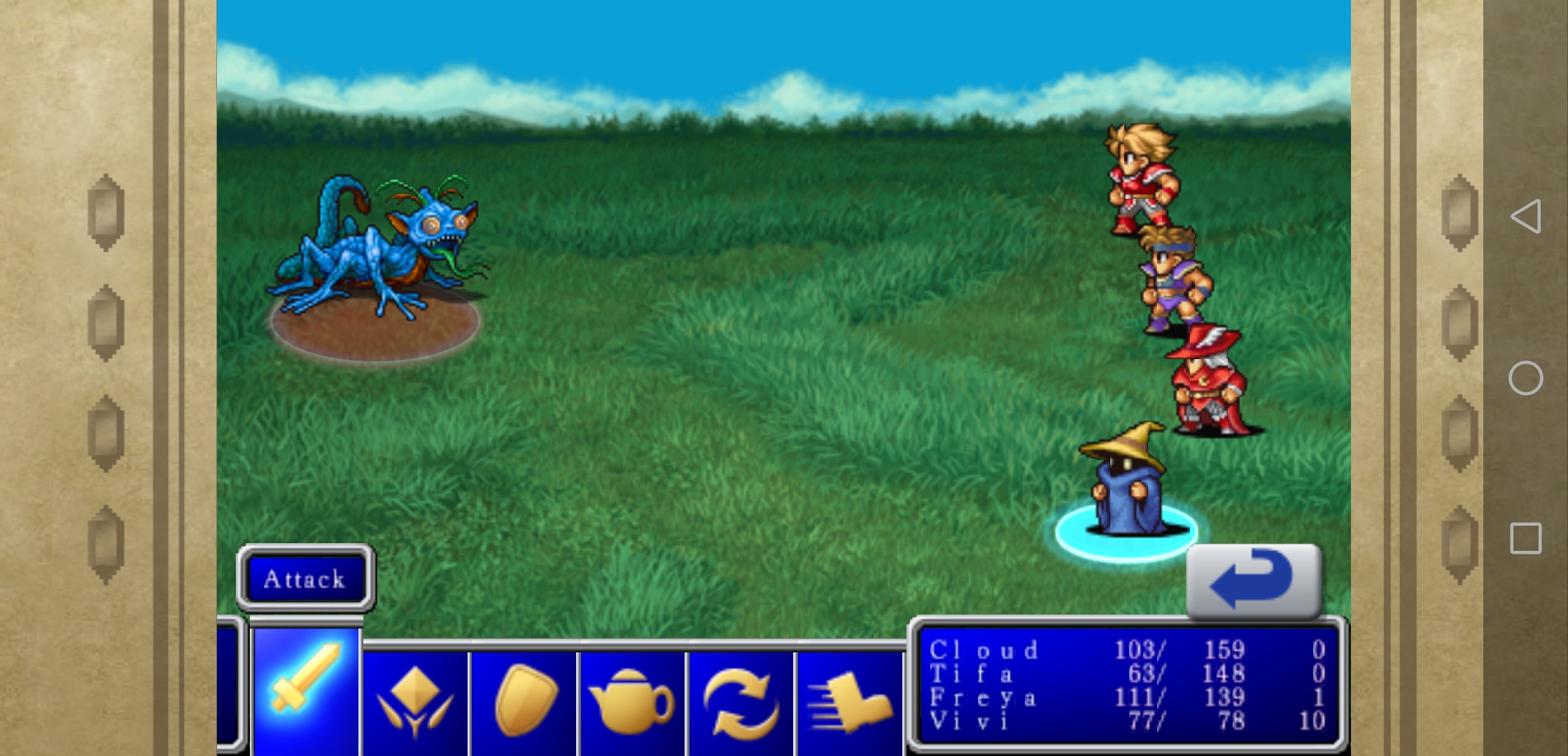Tap the Android back navigation triangle
1568x756 pixels.
1526,216
